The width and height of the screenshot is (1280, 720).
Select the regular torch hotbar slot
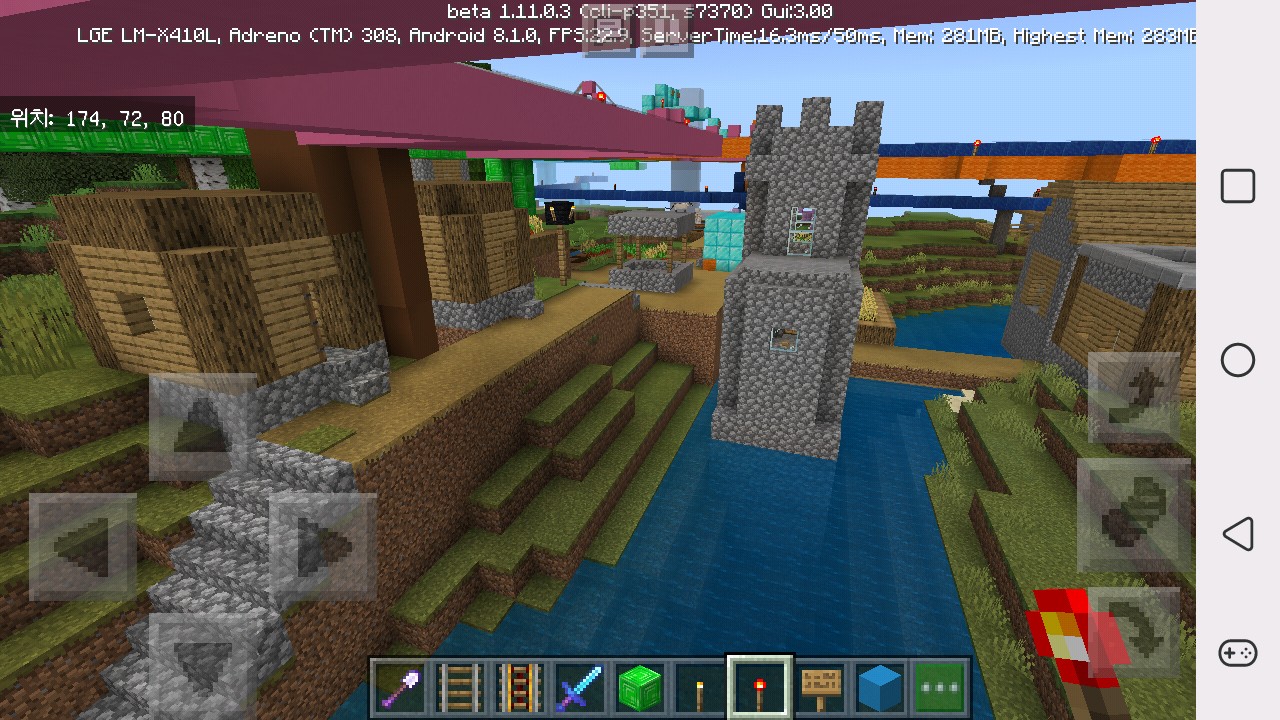coord(700,688)
